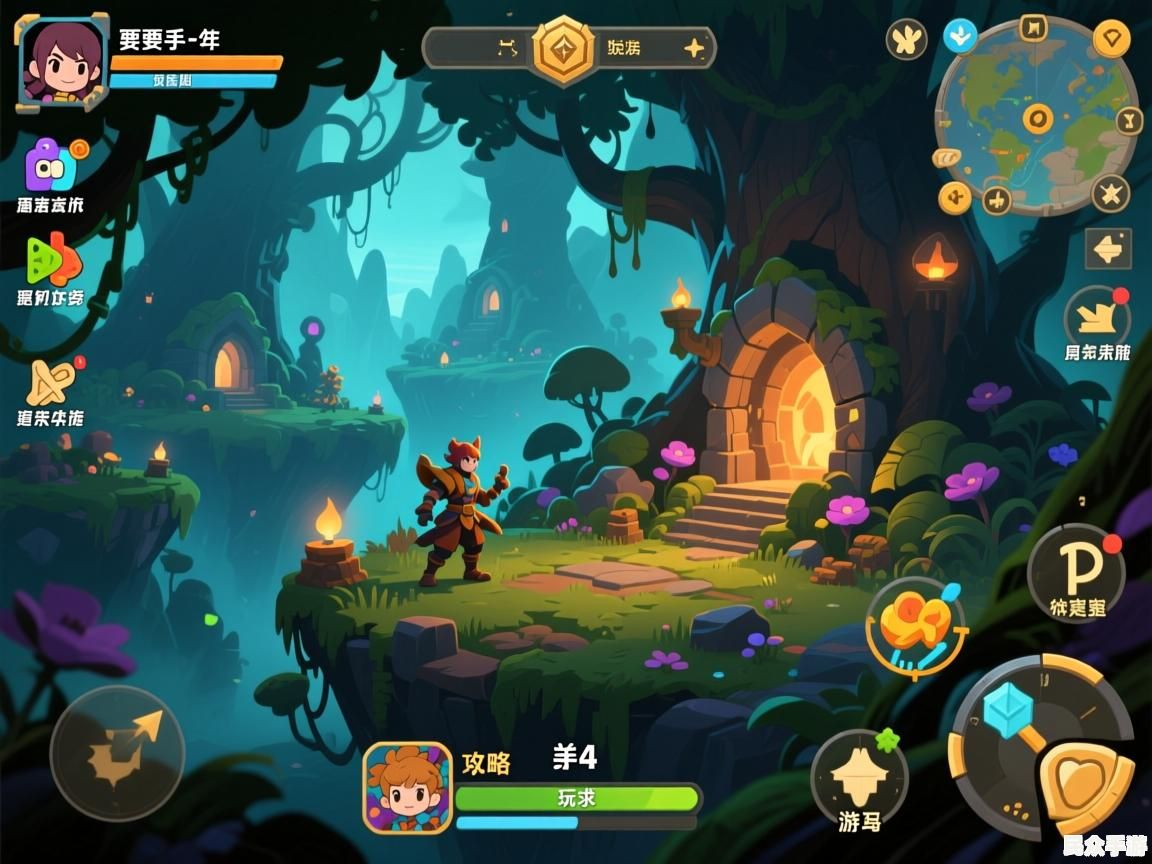Activate the P button with red dot
The height and width of the screenshot is (864, 1152).
(x=1077, y=571)
